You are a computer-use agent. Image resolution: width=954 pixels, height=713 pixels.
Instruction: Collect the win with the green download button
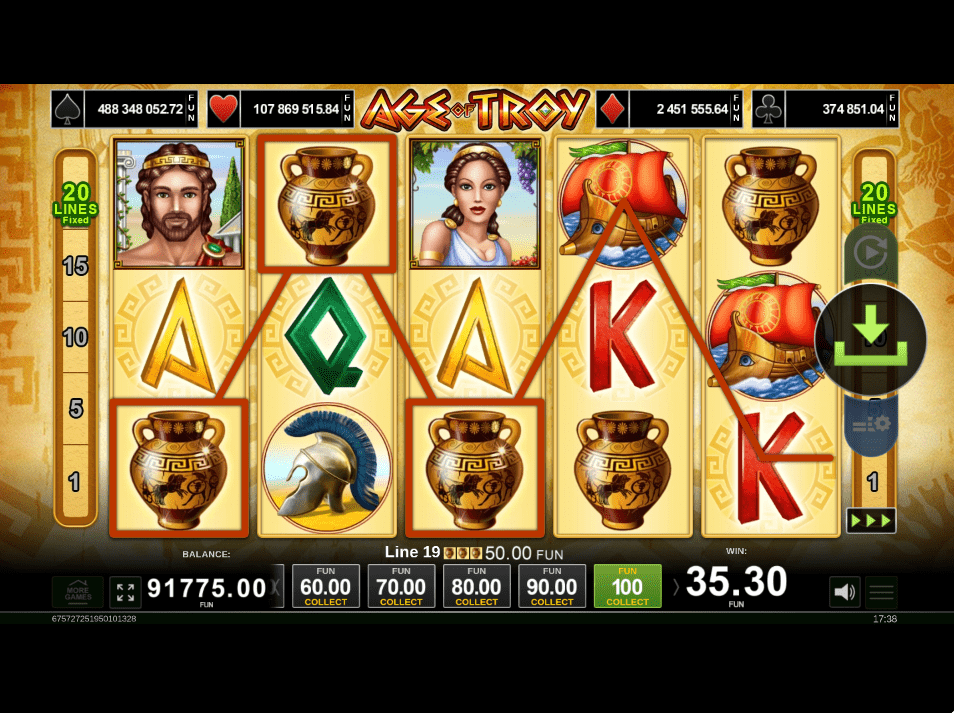(870, 339)
